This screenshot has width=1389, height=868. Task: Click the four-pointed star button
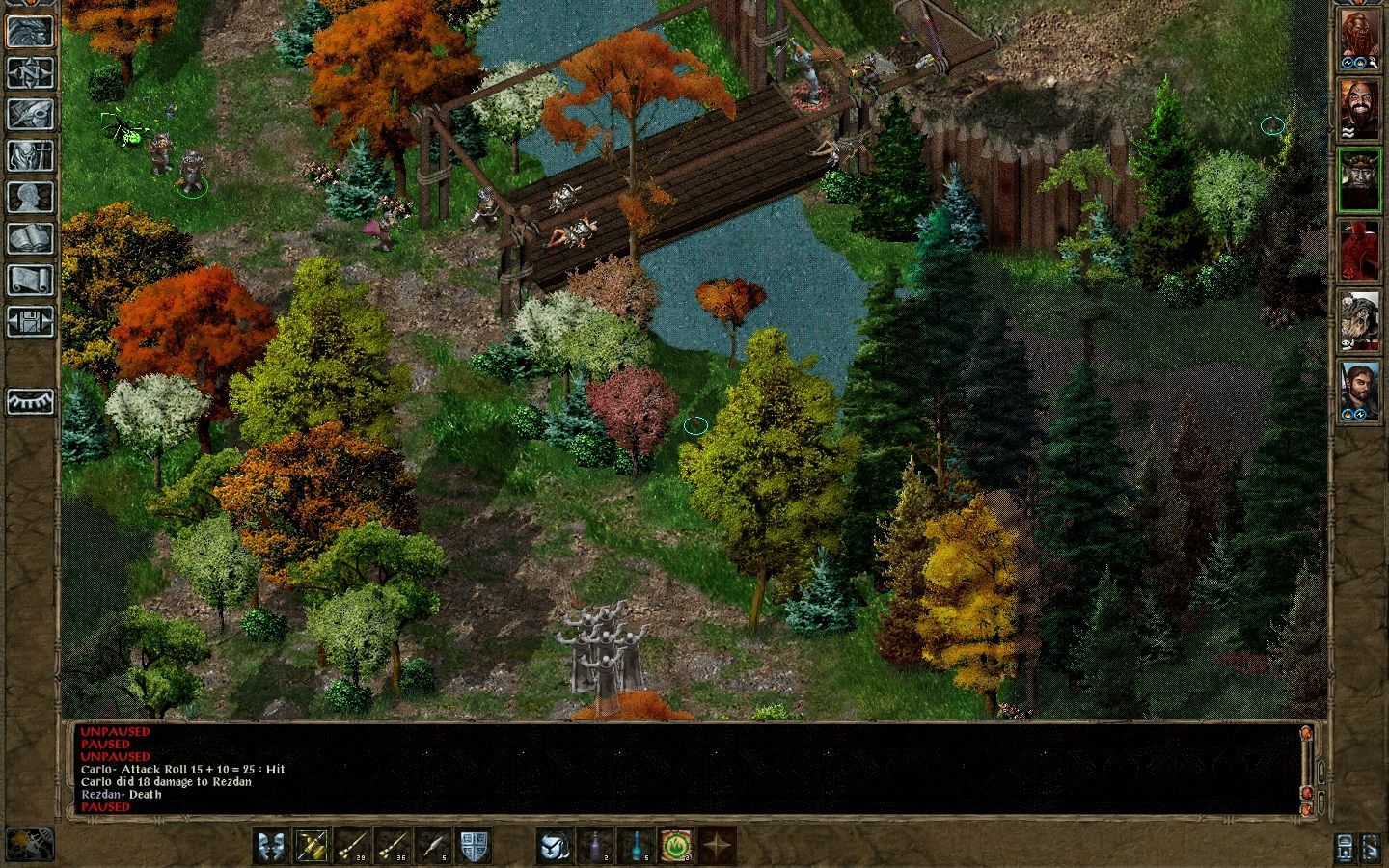717,846
